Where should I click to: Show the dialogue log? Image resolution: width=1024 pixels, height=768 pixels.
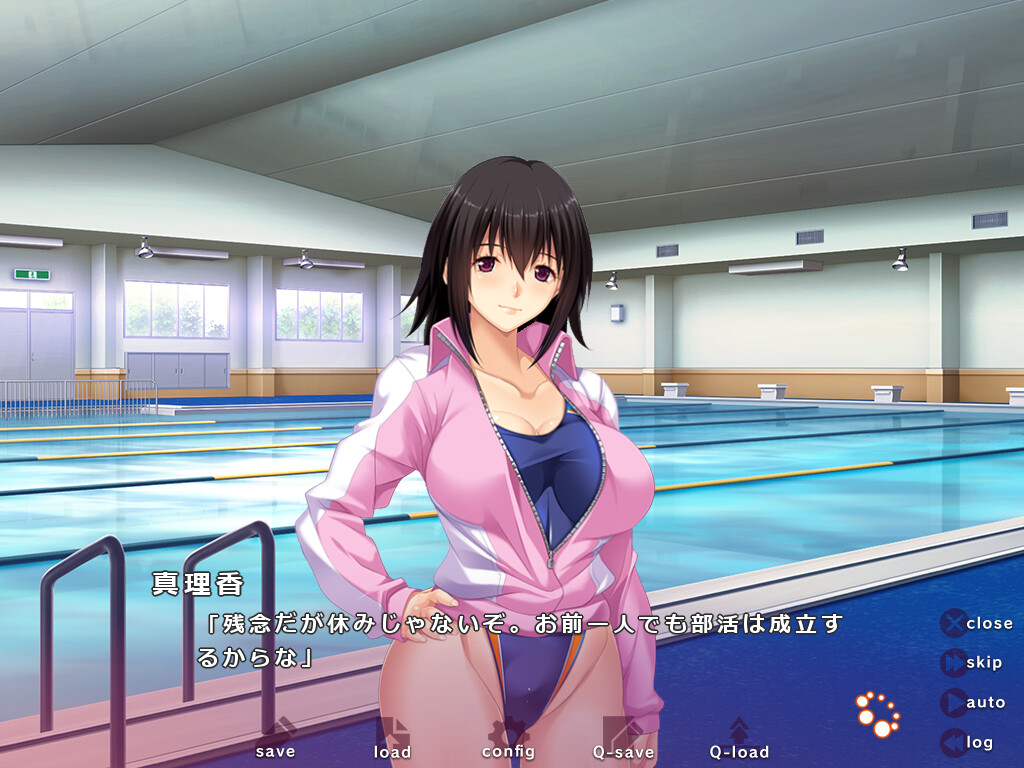[967, 742]
